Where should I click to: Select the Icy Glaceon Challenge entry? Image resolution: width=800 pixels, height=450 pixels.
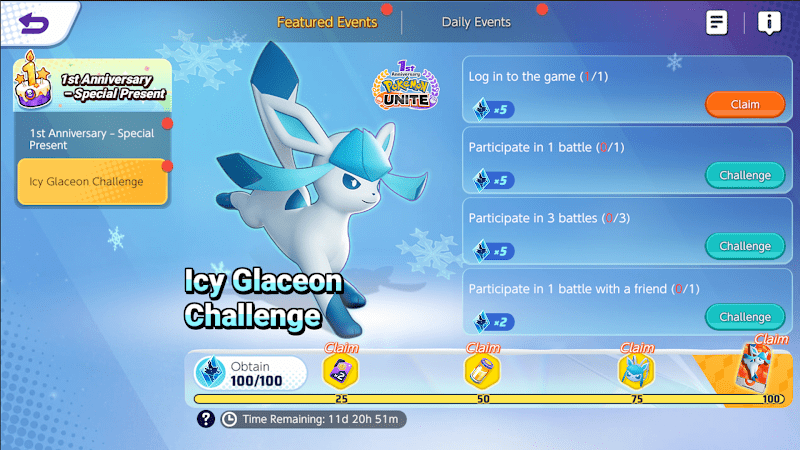click(x=92, y=182)
